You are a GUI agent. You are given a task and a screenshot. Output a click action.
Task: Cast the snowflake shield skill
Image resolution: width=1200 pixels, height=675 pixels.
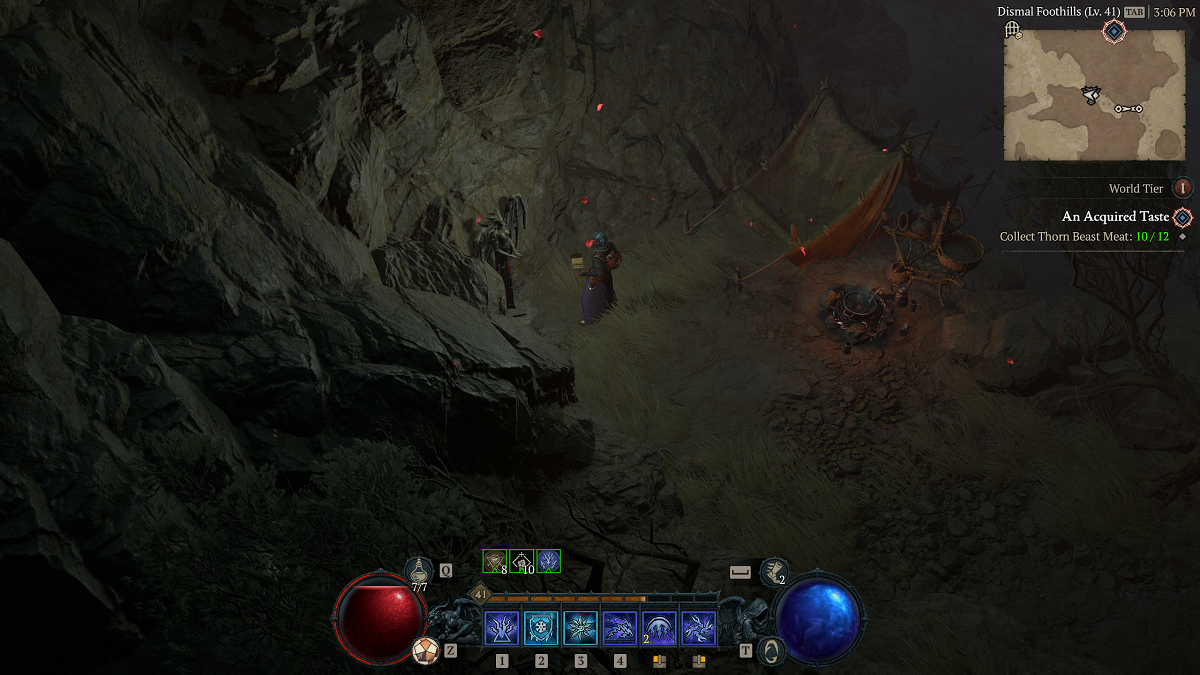(541, 628)
